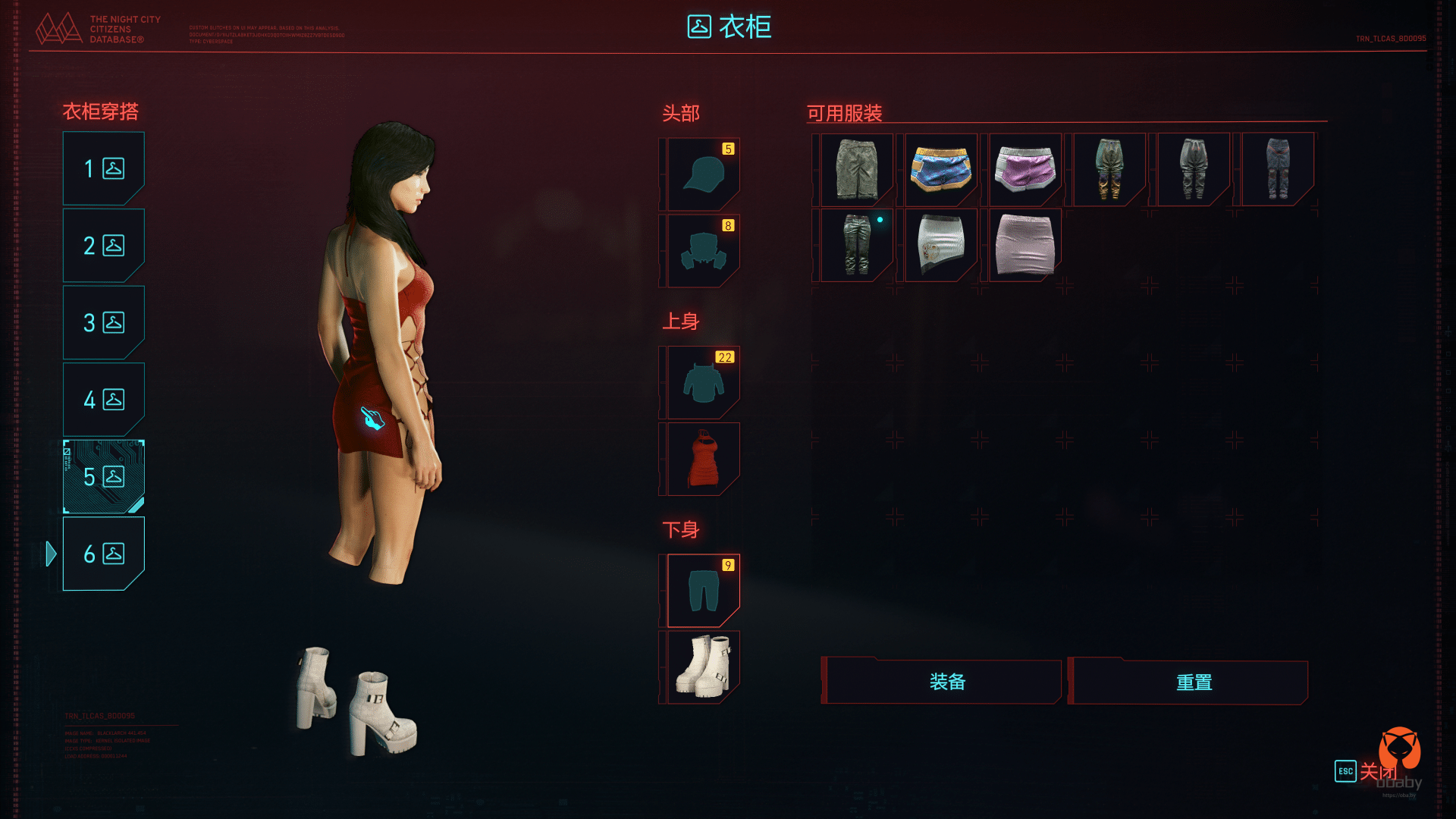
Task: Select wardrobe outfit slot 4
Action: [103, 400]
